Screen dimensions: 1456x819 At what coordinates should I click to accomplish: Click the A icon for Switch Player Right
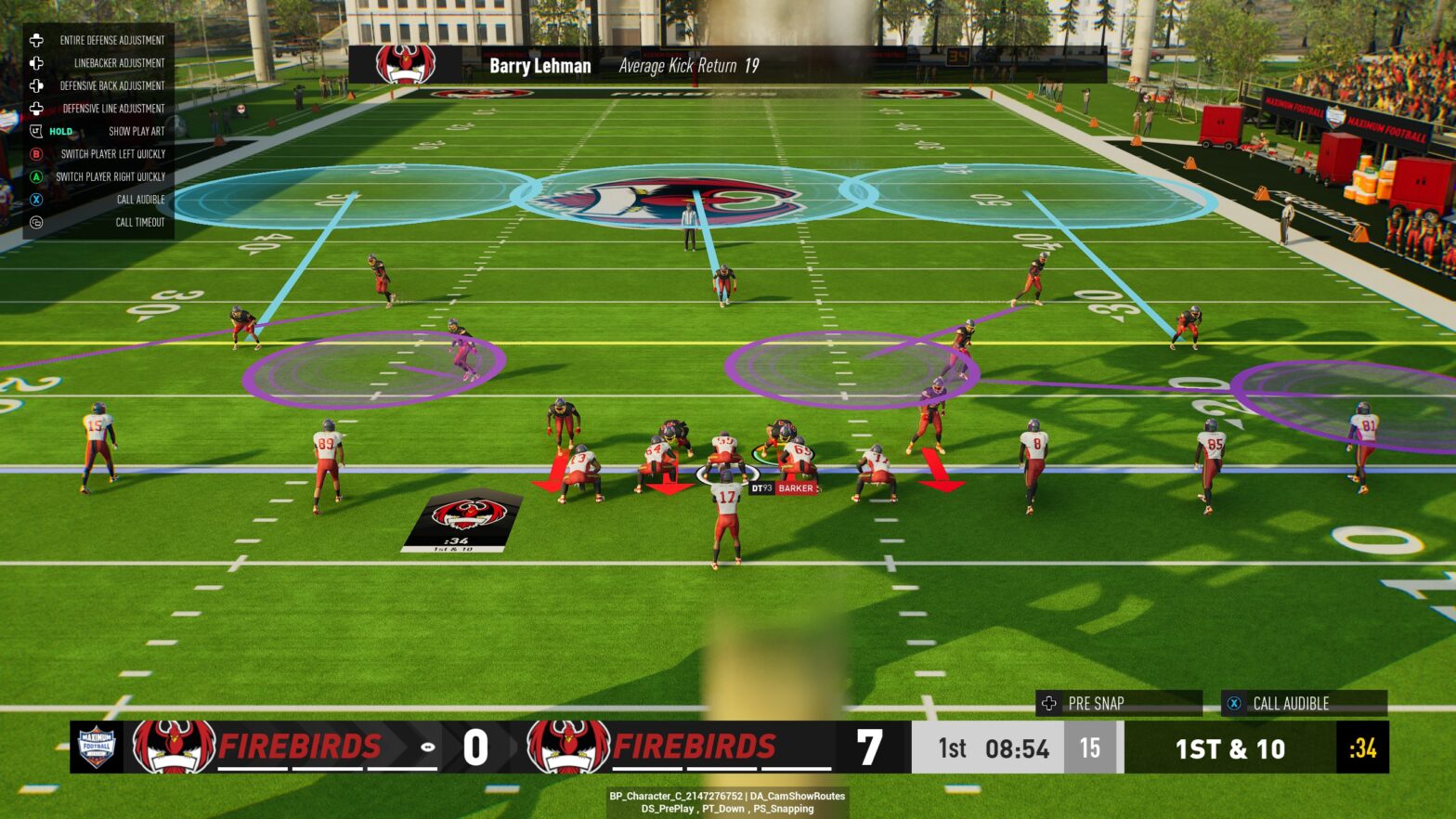pyautogui.click(x=37, y=176)
